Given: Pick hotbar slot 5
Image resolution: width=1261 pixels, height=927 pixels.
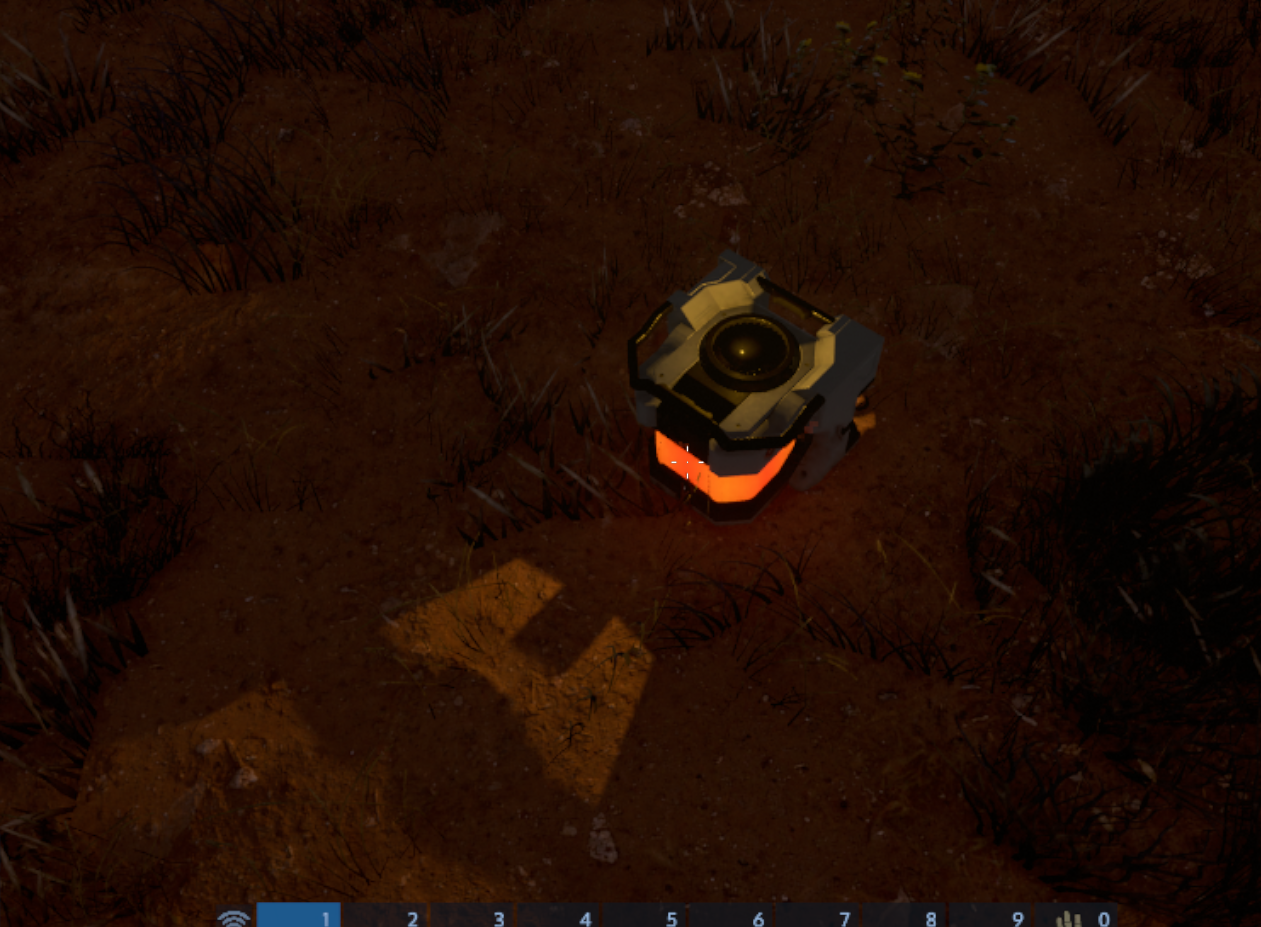Looking at the screenshot, I should pyautogui.click(x=645, y=916).
